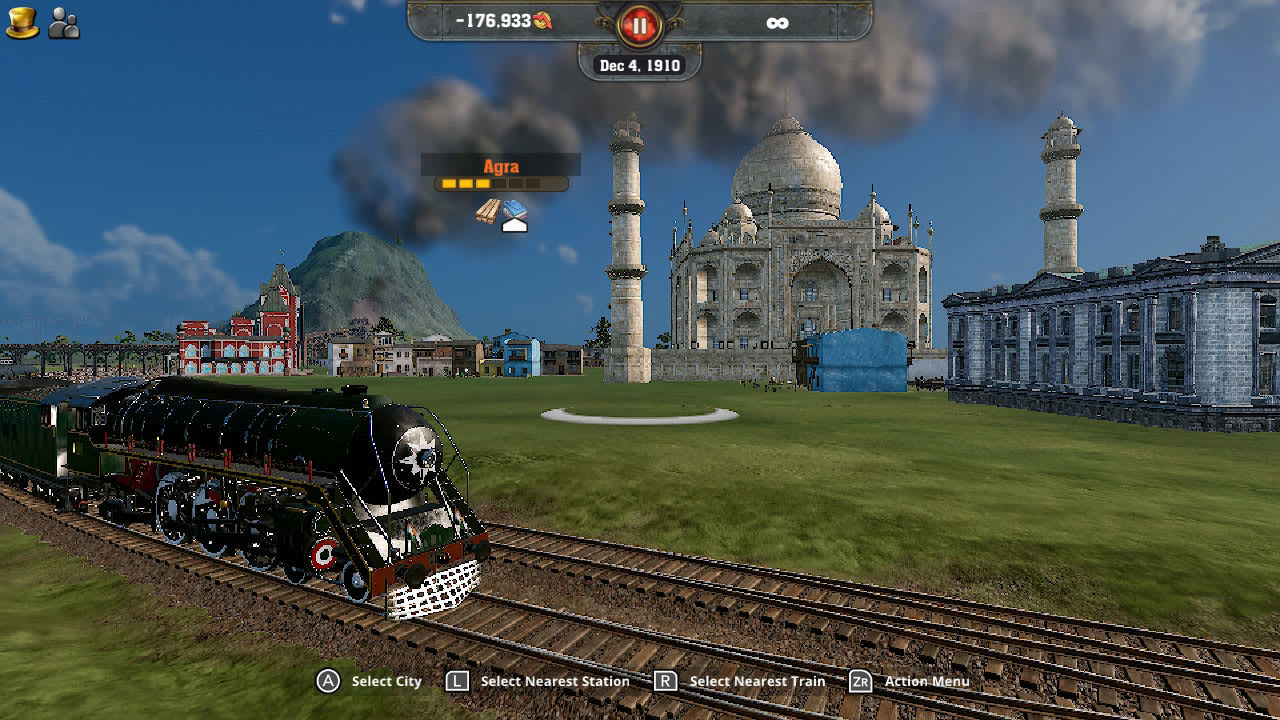Click the Dec 4, 1910 date display
Screen dimensions: 1280x720
click(639, 63)
